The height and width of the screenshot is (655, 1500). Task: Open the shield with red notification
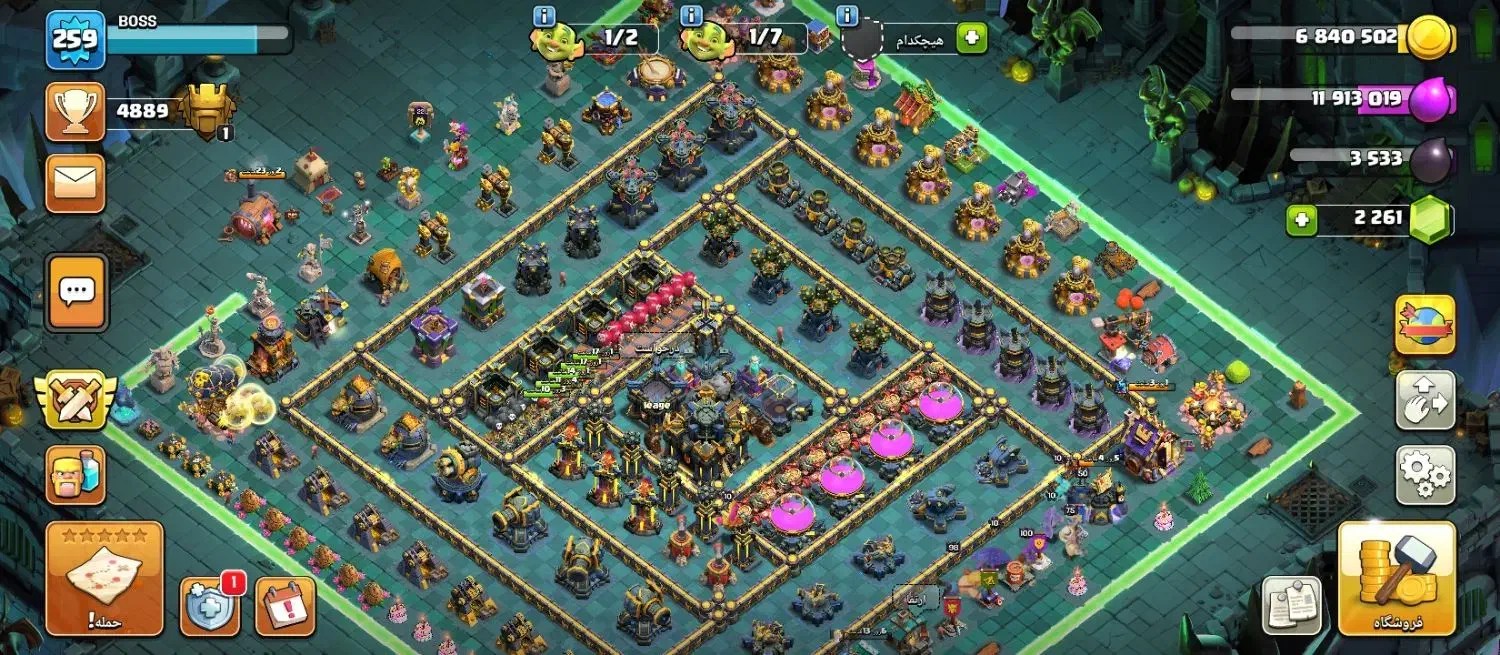[x=209, y=606]
